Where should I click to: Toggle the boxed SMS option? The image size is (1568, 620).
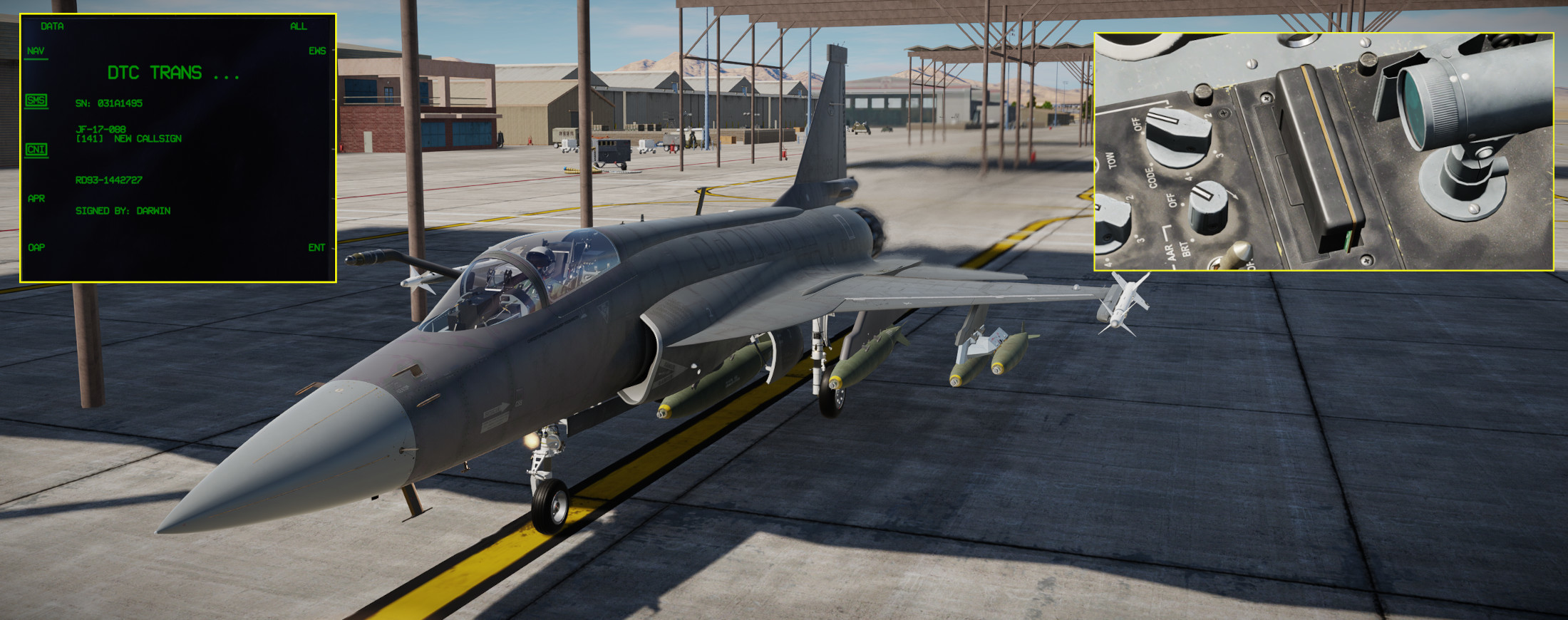point(36,100)
